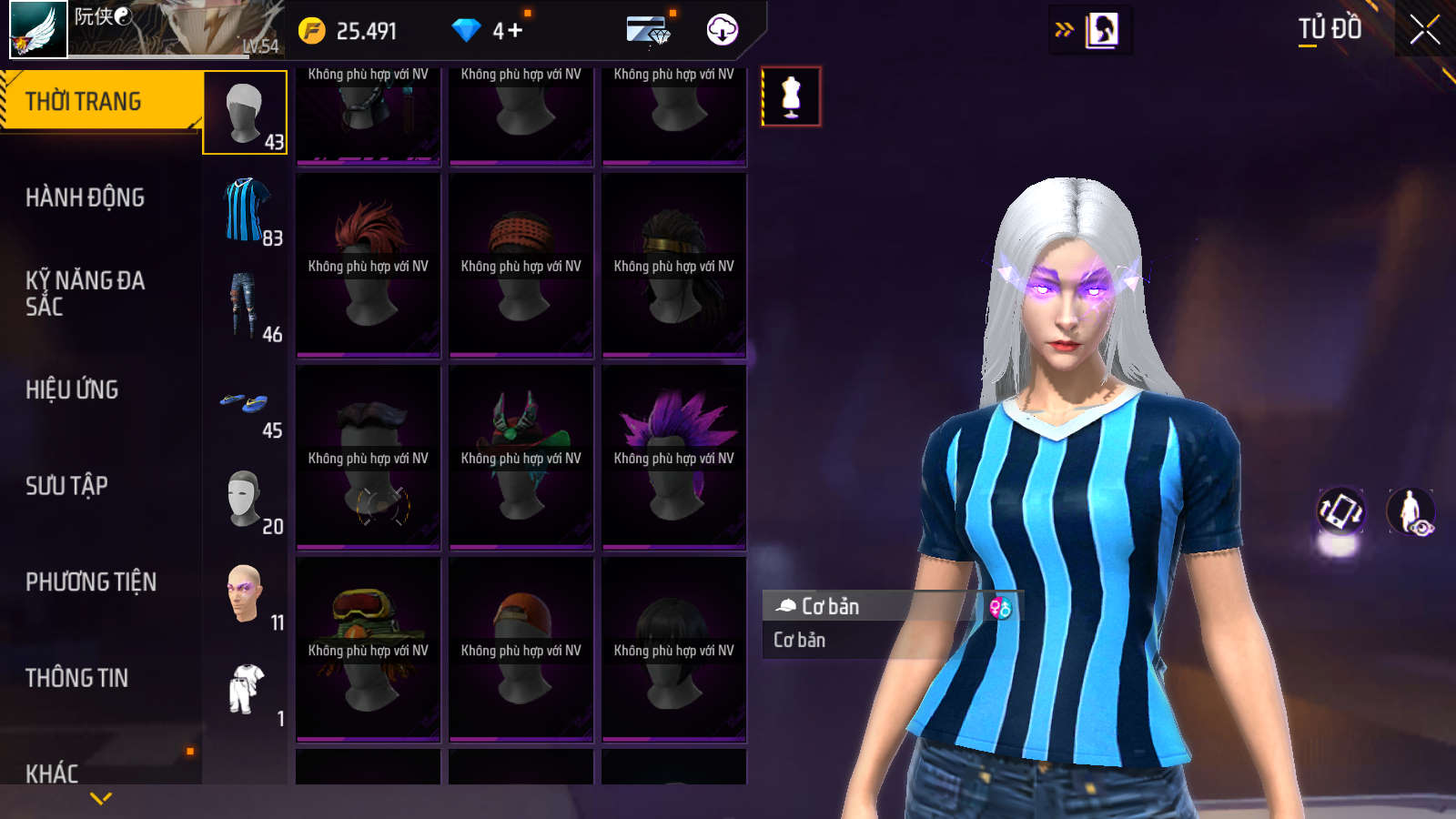This screenshot has height=819, width=1456.
Task: Select the Khác menu entry
Action: (x=53, y=773)
